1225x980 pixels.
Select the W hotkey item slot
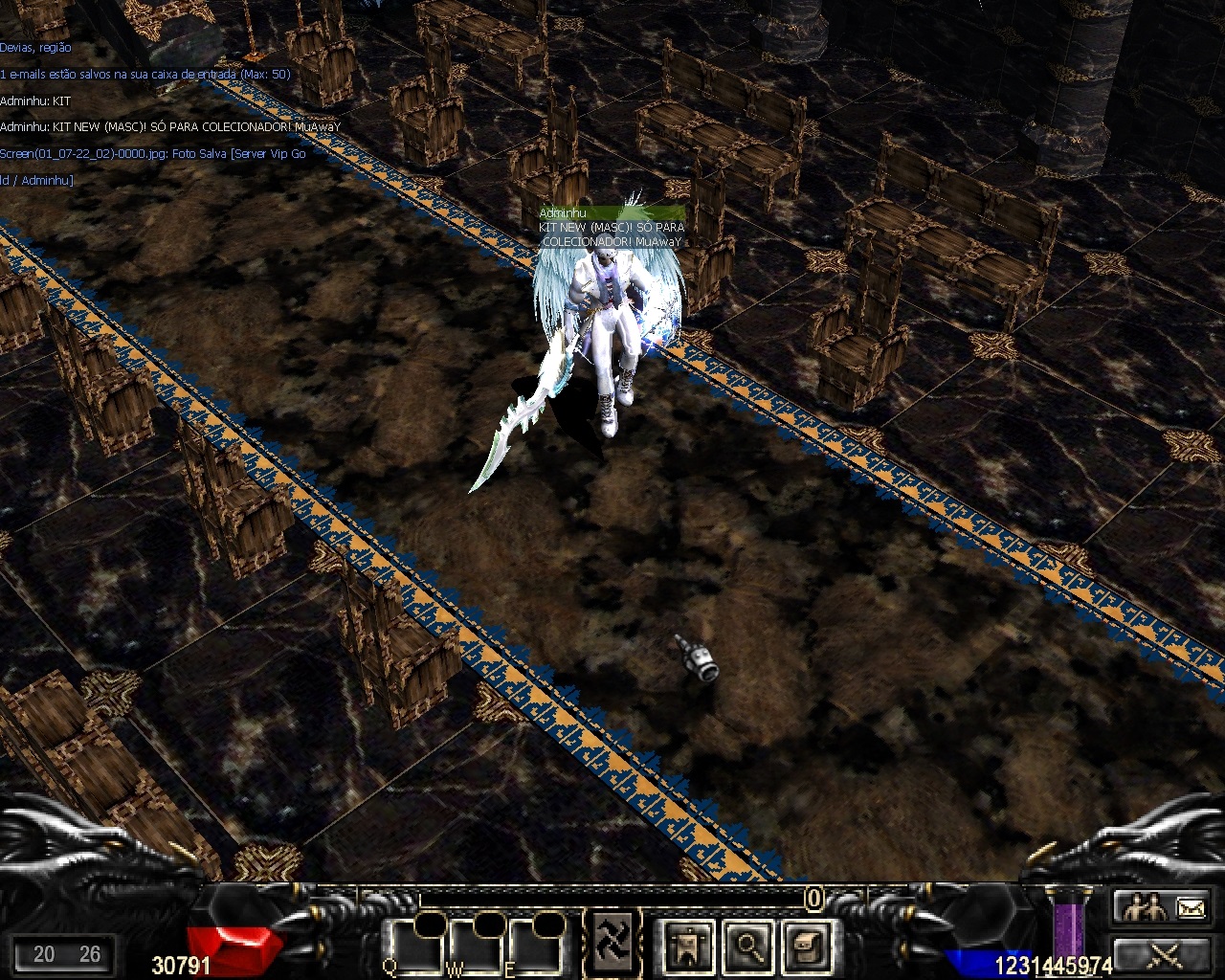[476, 947]
